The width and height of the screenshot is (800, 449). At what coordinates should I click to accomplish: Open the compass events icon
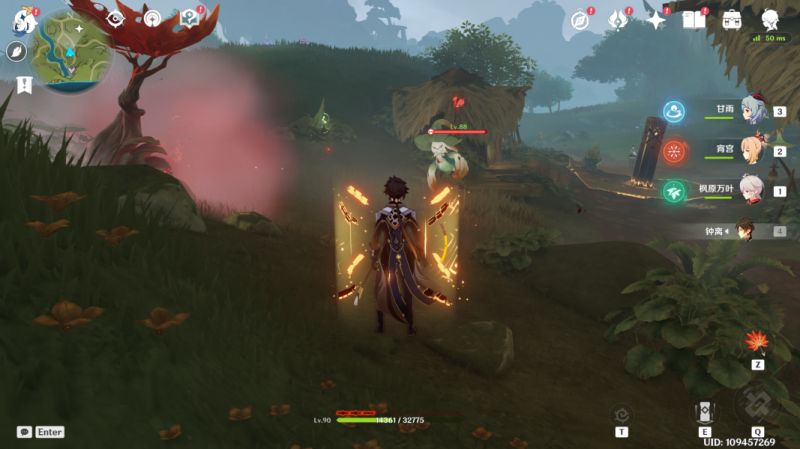(x=581, y=20)
